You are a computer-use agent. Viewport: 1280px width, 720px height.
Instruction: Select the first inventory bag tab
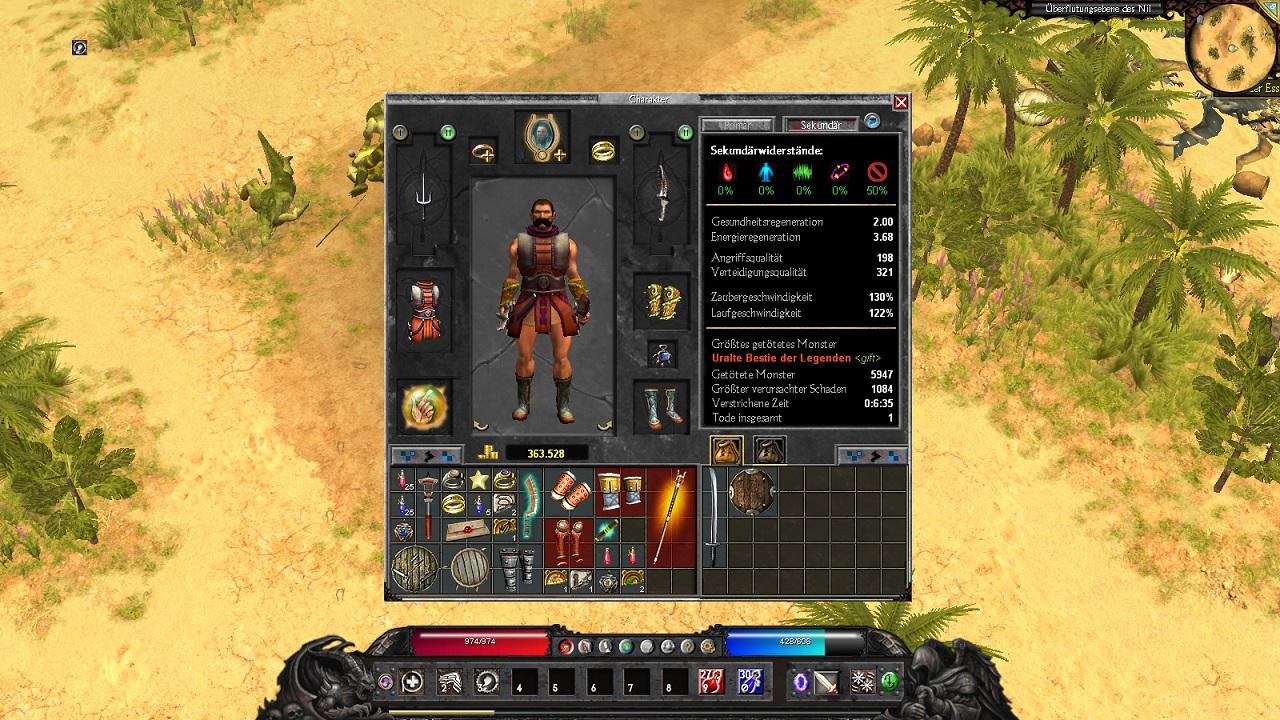(x=727, y=451)
